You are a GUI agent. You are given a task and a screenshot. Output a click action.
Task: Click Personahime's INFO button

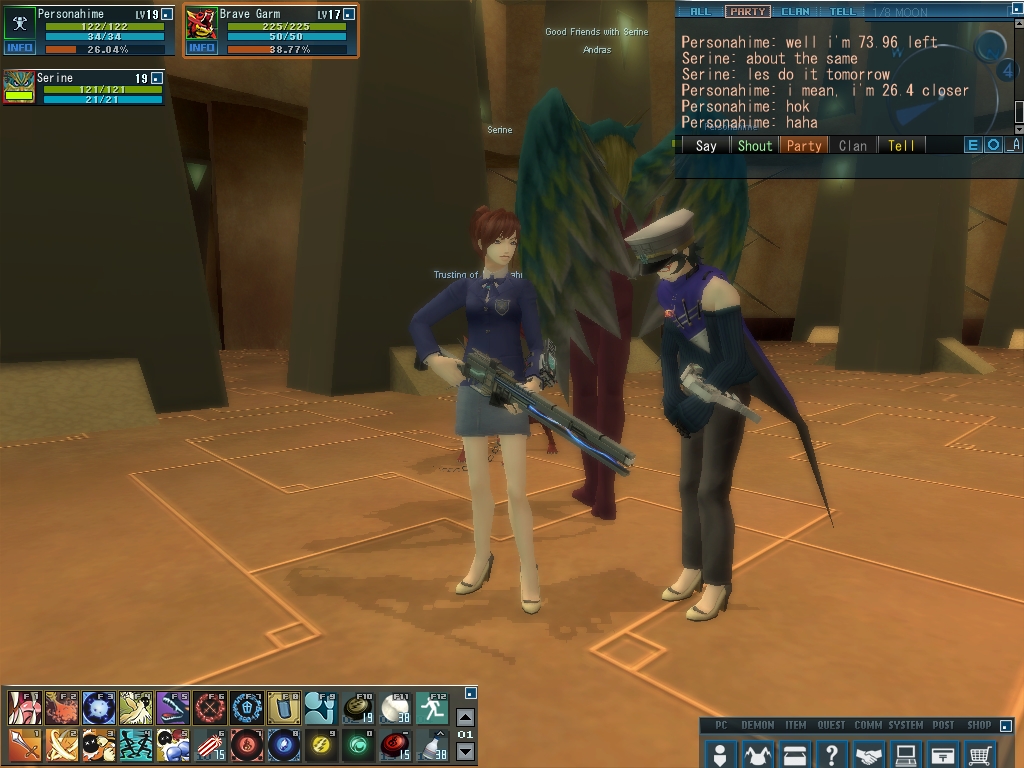coord(20,48)
